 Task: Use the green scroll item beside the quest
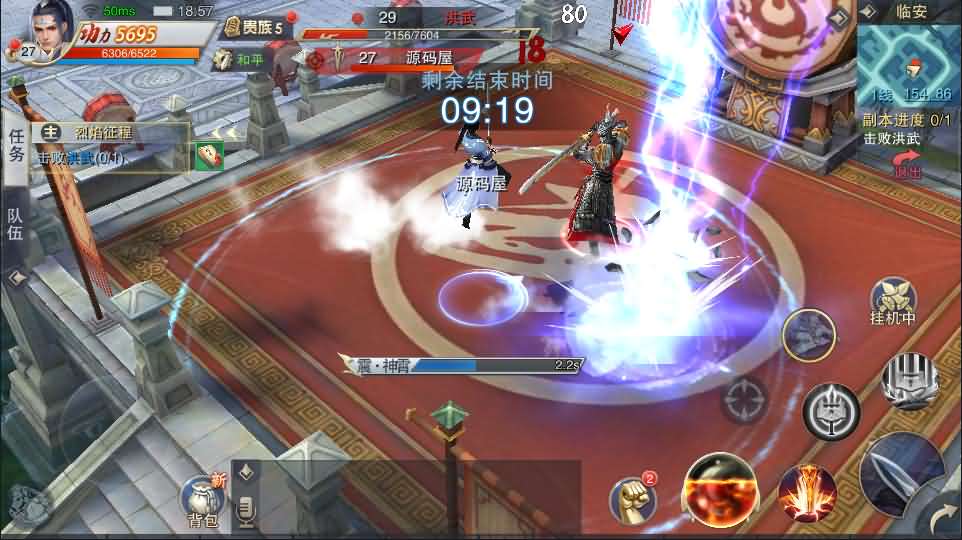click(209, 155)
